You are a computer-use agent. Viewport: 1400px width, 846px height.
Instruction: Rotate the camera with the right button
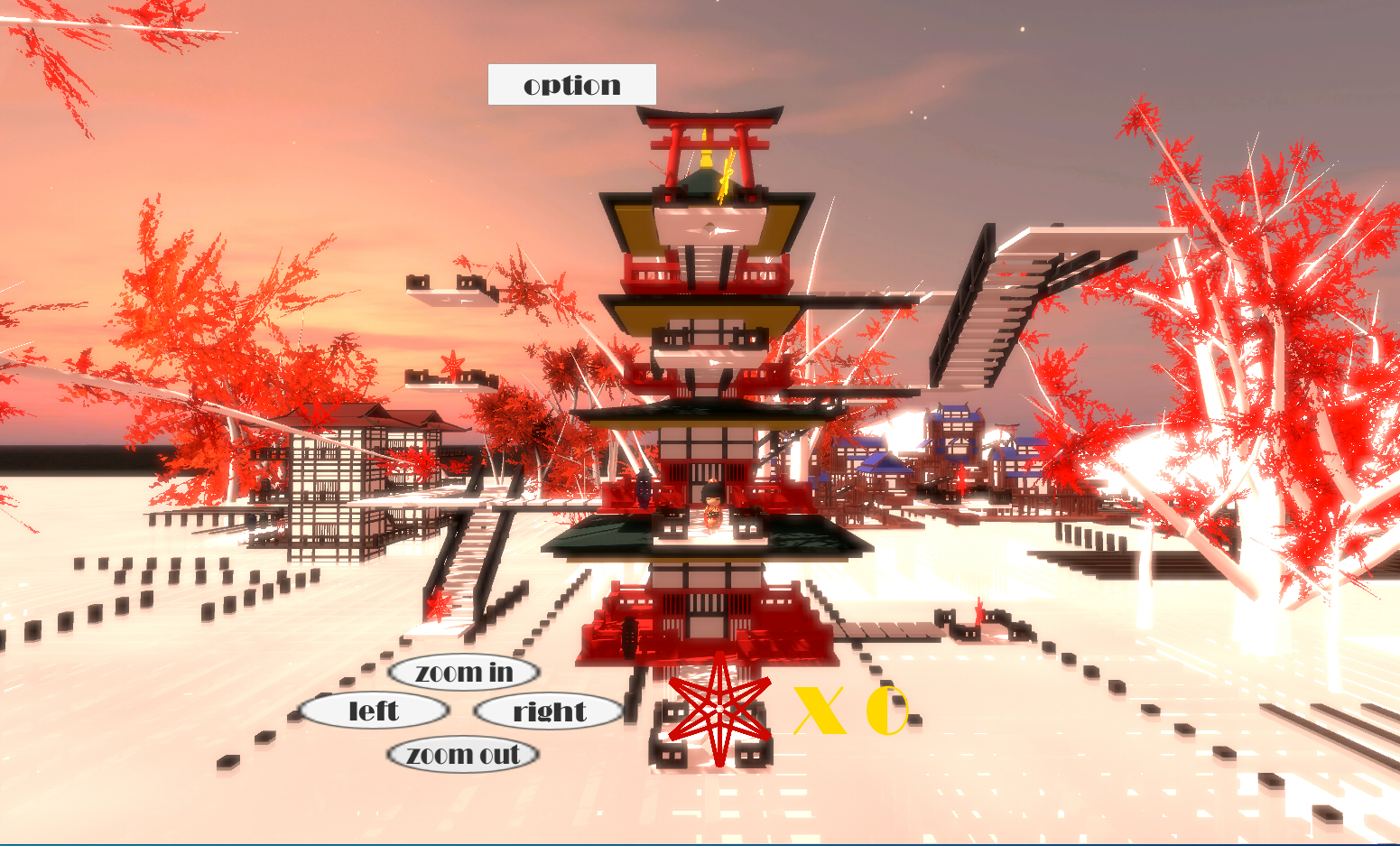click(x=548, y=712)
